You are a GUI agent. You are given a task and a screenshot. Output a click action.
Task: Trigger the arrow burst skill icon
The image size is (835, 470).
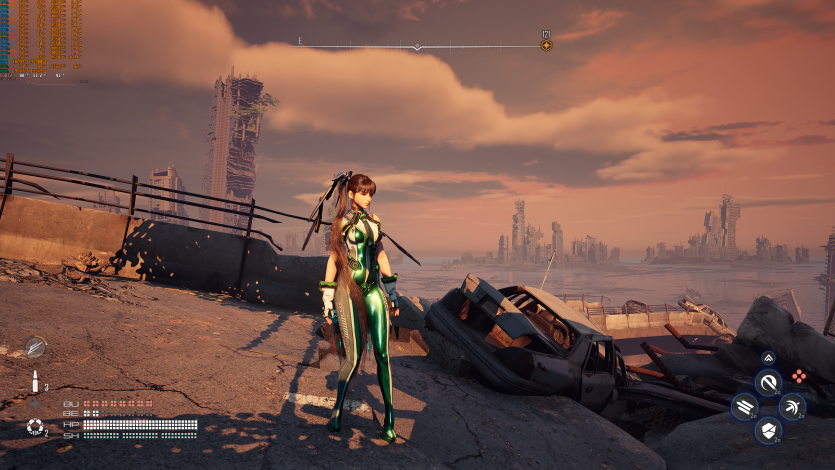tap(792, 407)
